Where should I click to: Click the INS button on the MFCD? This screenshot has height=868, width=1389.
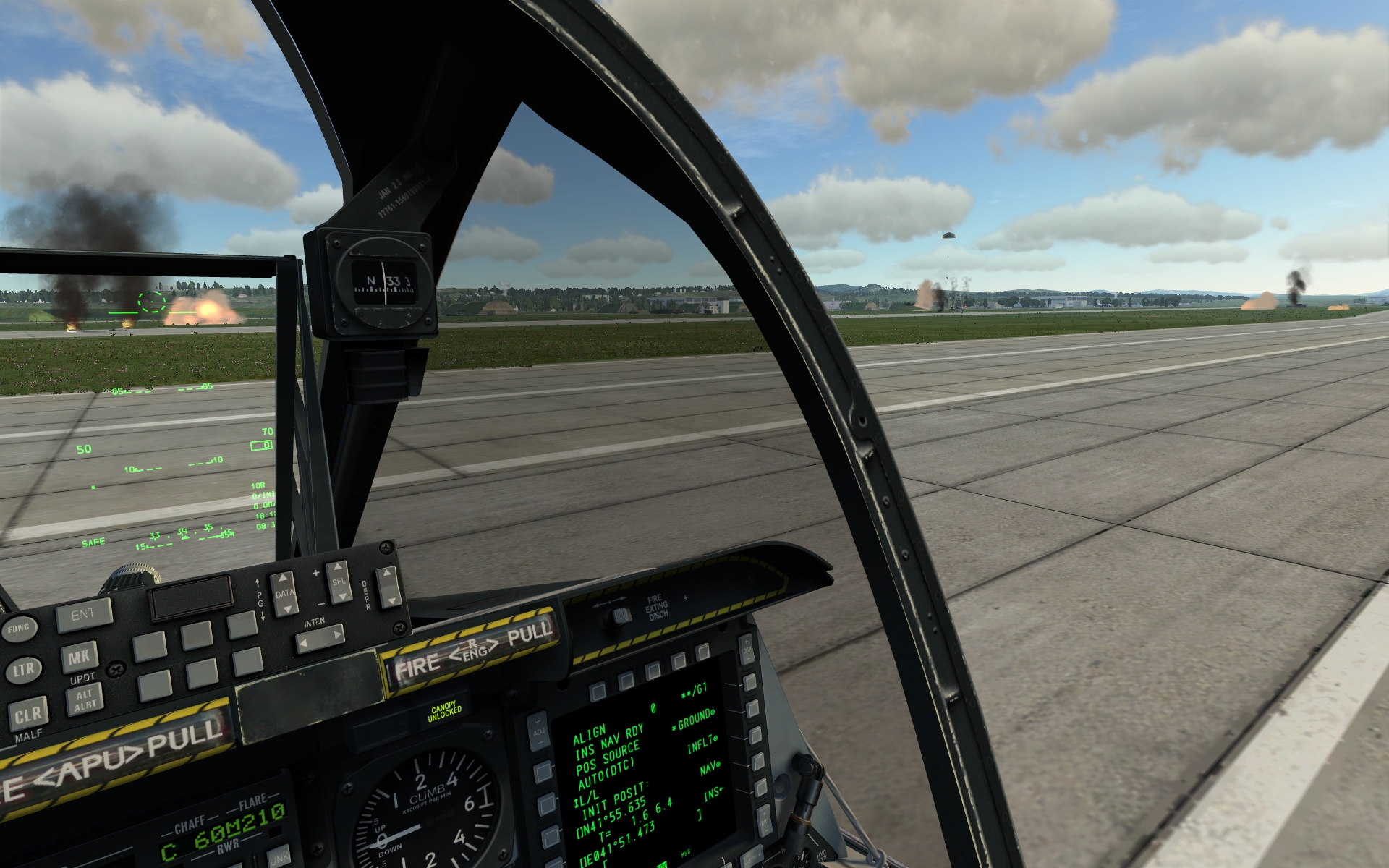(x=762, y=788)
